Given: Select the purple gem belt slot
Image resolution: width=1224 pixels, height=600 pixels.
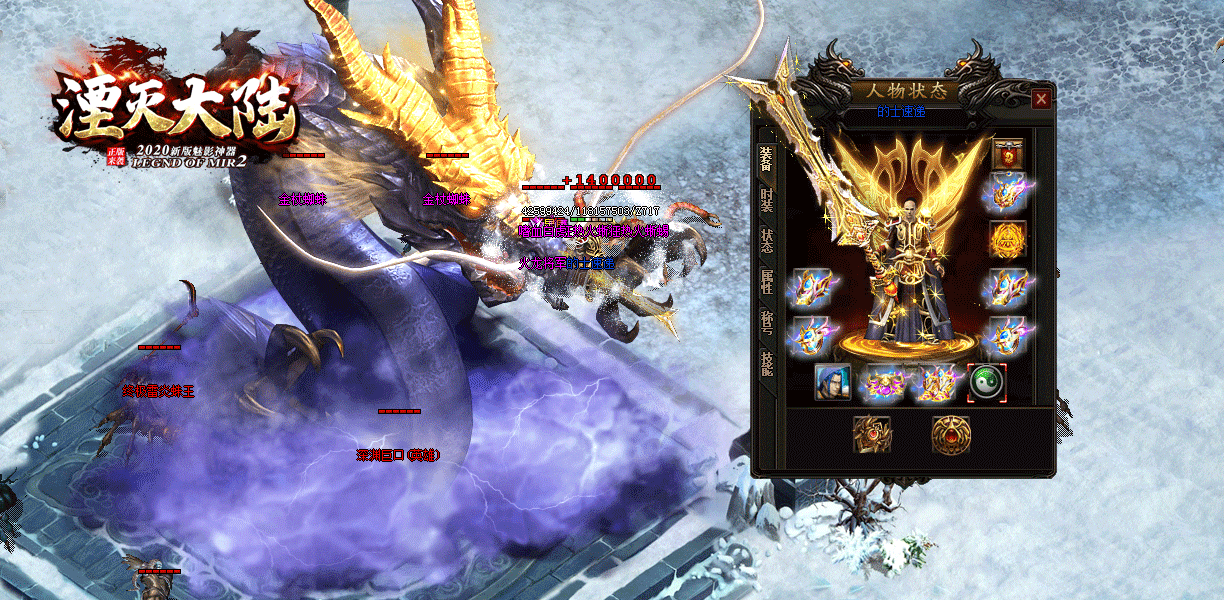Looking at the screenshot, I should click(883, 382).
